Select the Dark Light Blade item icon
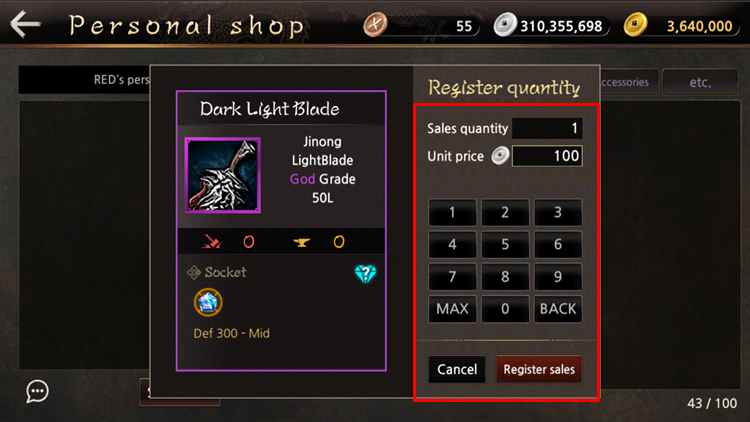 (x=222, y=176)
